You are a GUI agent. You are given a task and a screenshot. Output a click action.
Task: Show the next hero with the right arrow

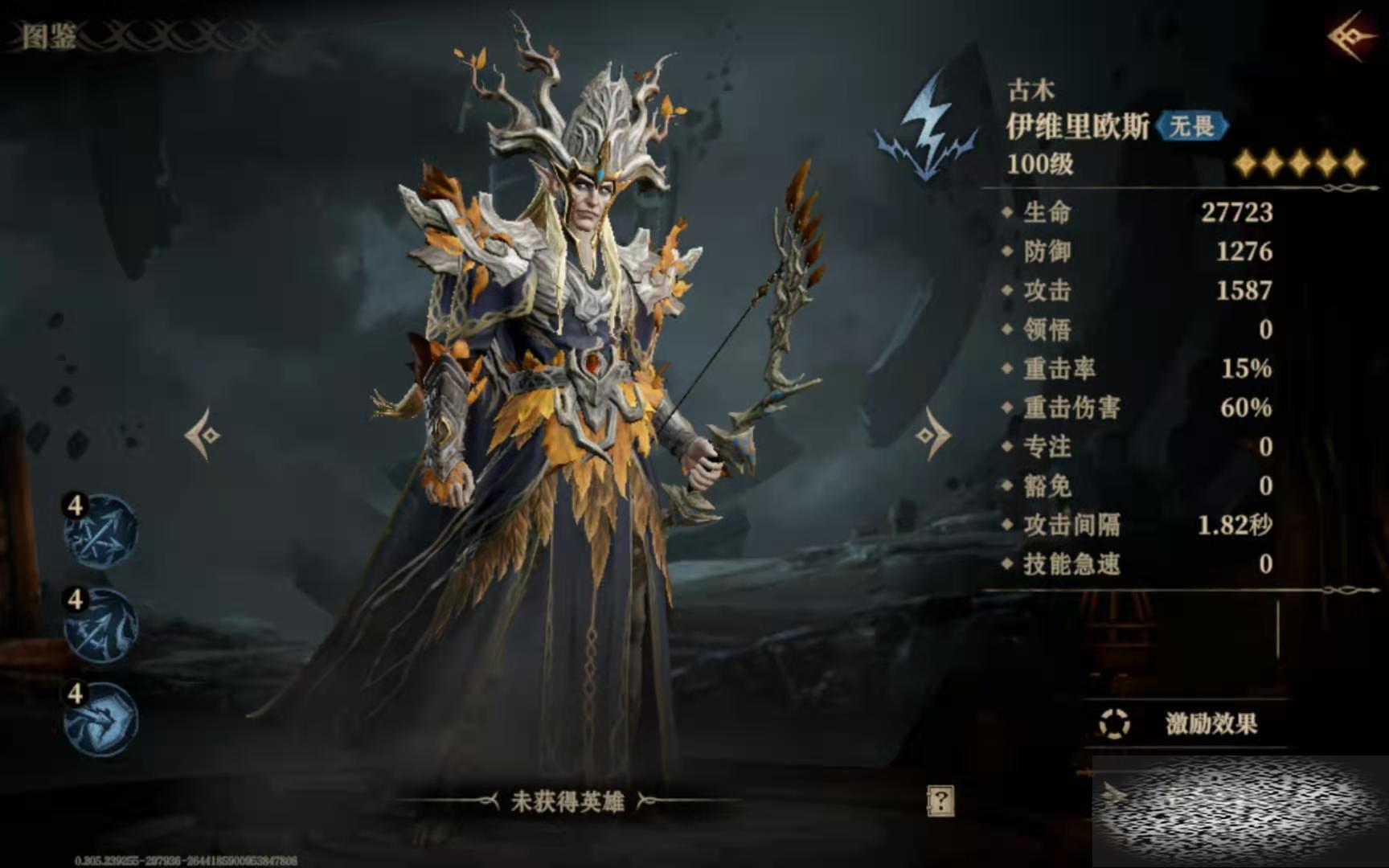click(x=932, y=435)
